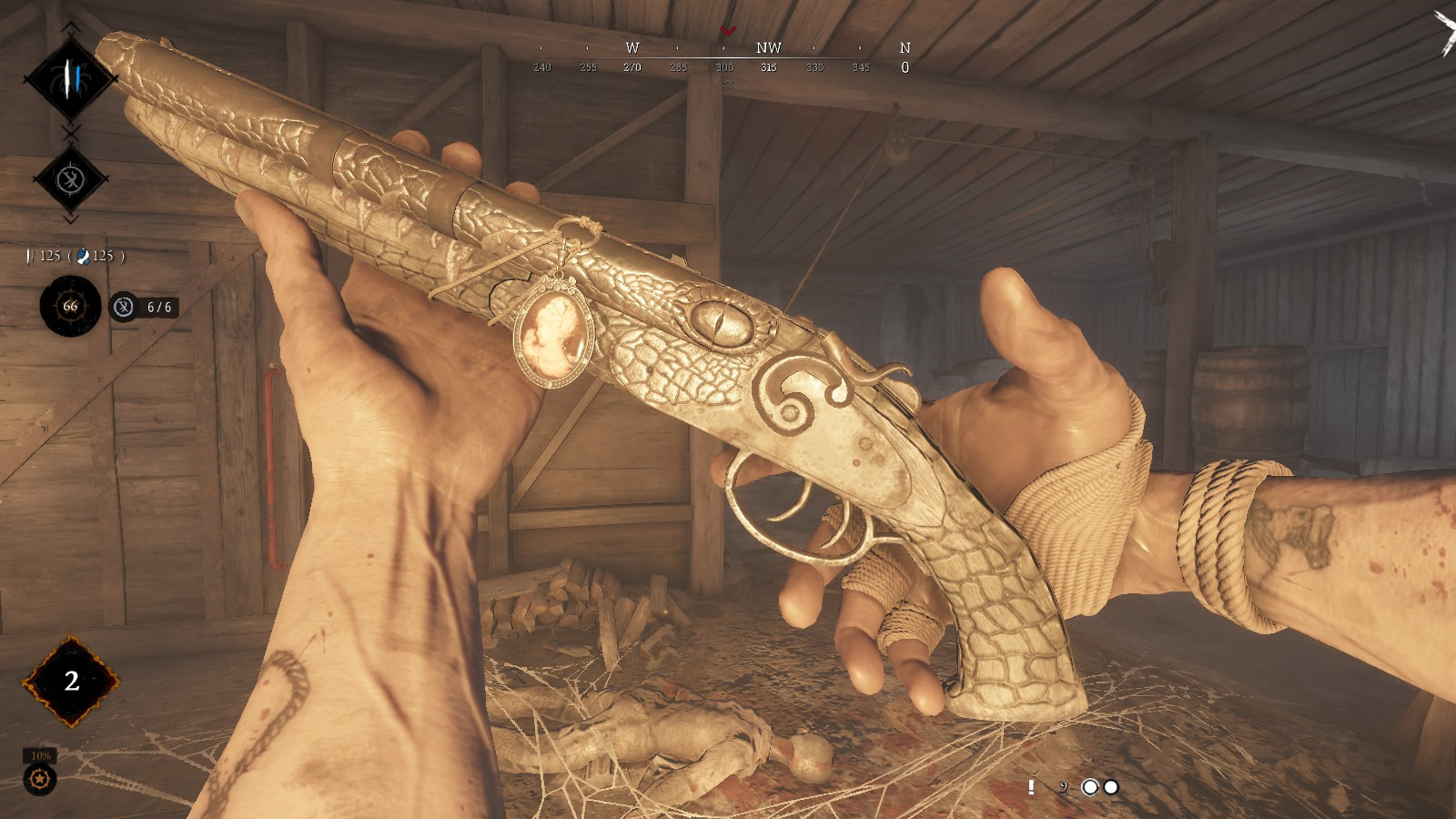The width and height of the screenshot is (1456, 819).
Task: Select the crossed-tool diamond slot
Action: click(x=71, y=179)
